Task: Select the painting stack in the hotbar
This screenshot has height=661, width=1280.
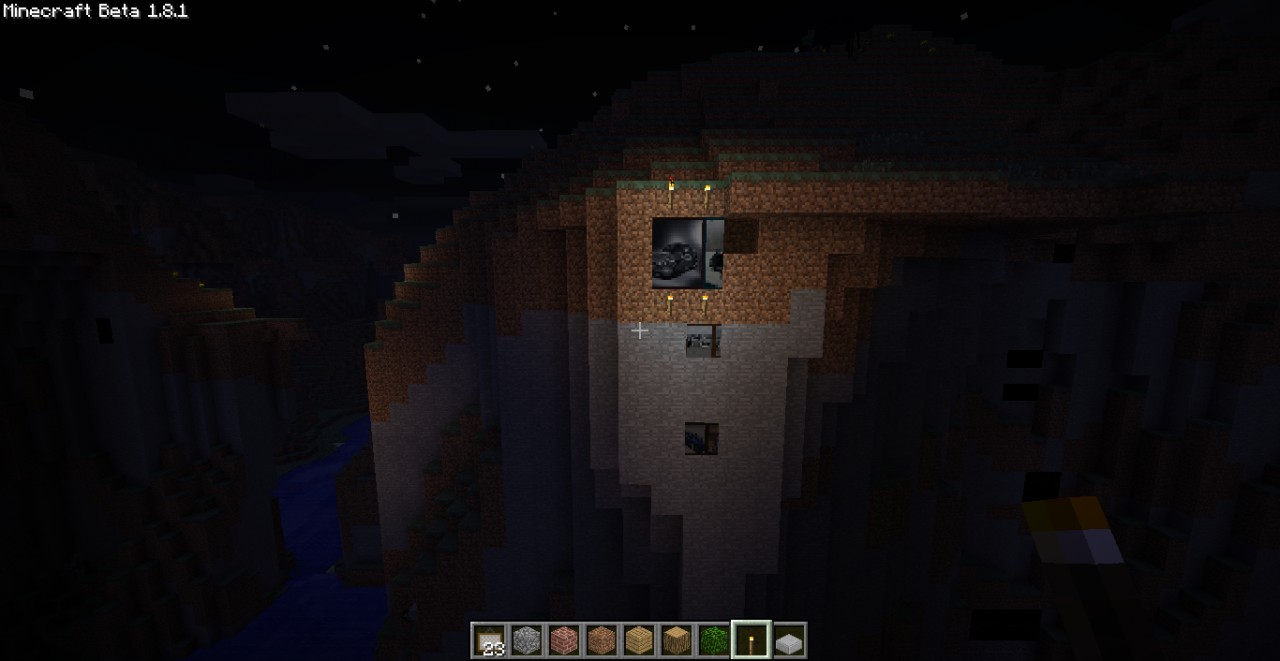Action: (490, 640)
